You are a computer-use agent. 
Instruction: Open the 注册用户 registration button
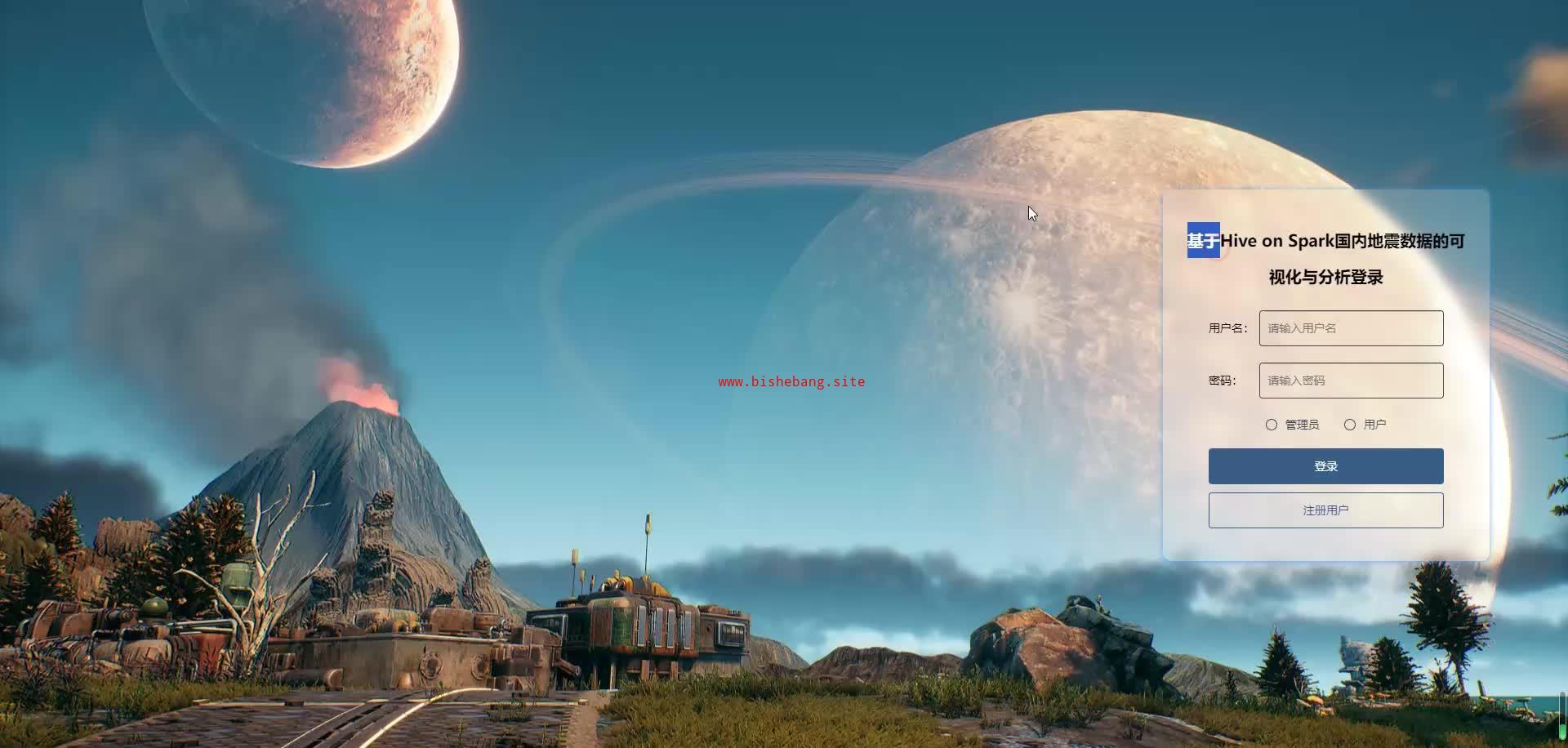pyautogui.click(x=1325, y=510)
